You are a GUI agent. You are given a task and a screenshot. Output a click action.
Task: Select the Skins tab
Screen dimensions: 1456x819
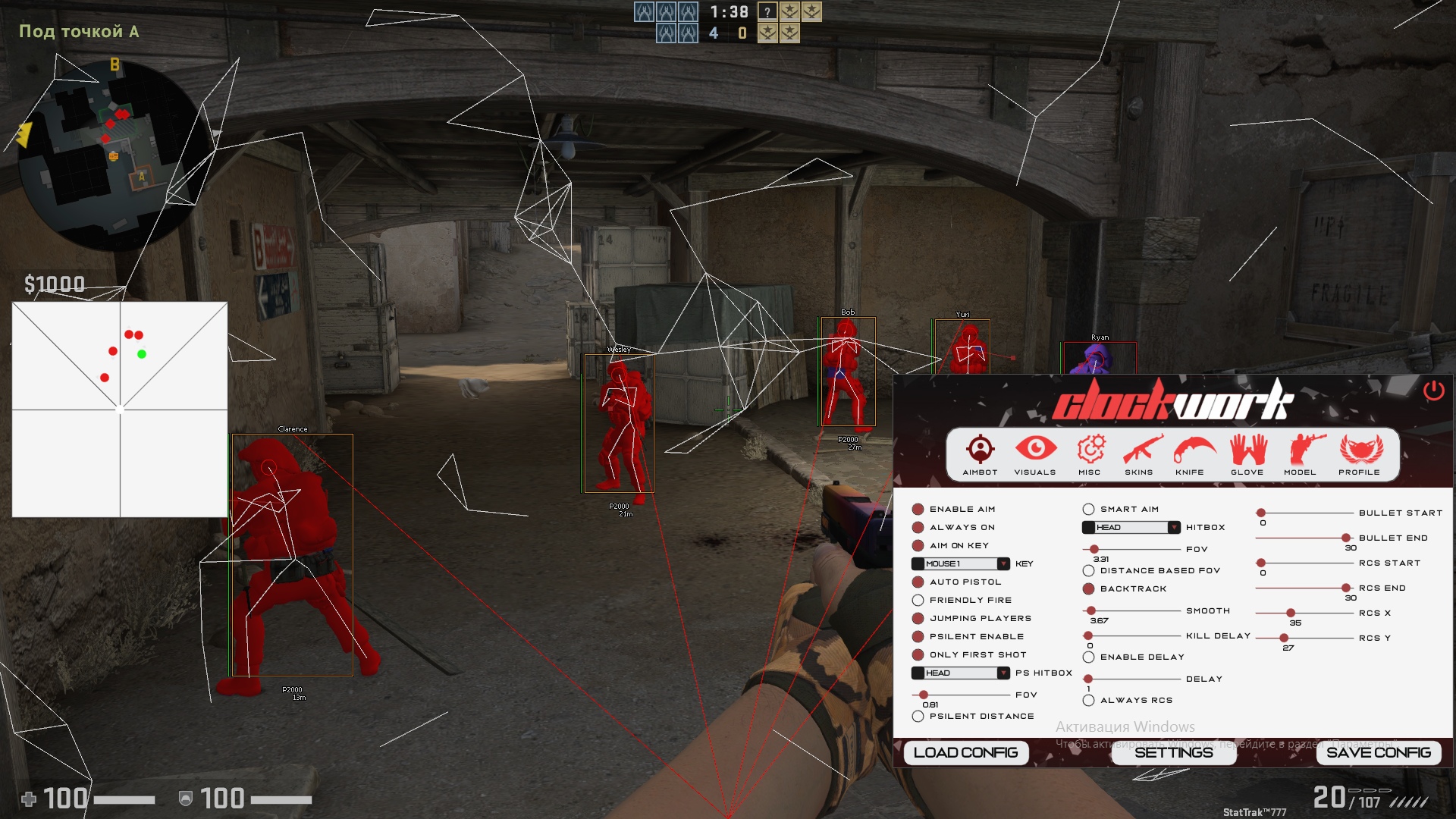click(1139, 454)
